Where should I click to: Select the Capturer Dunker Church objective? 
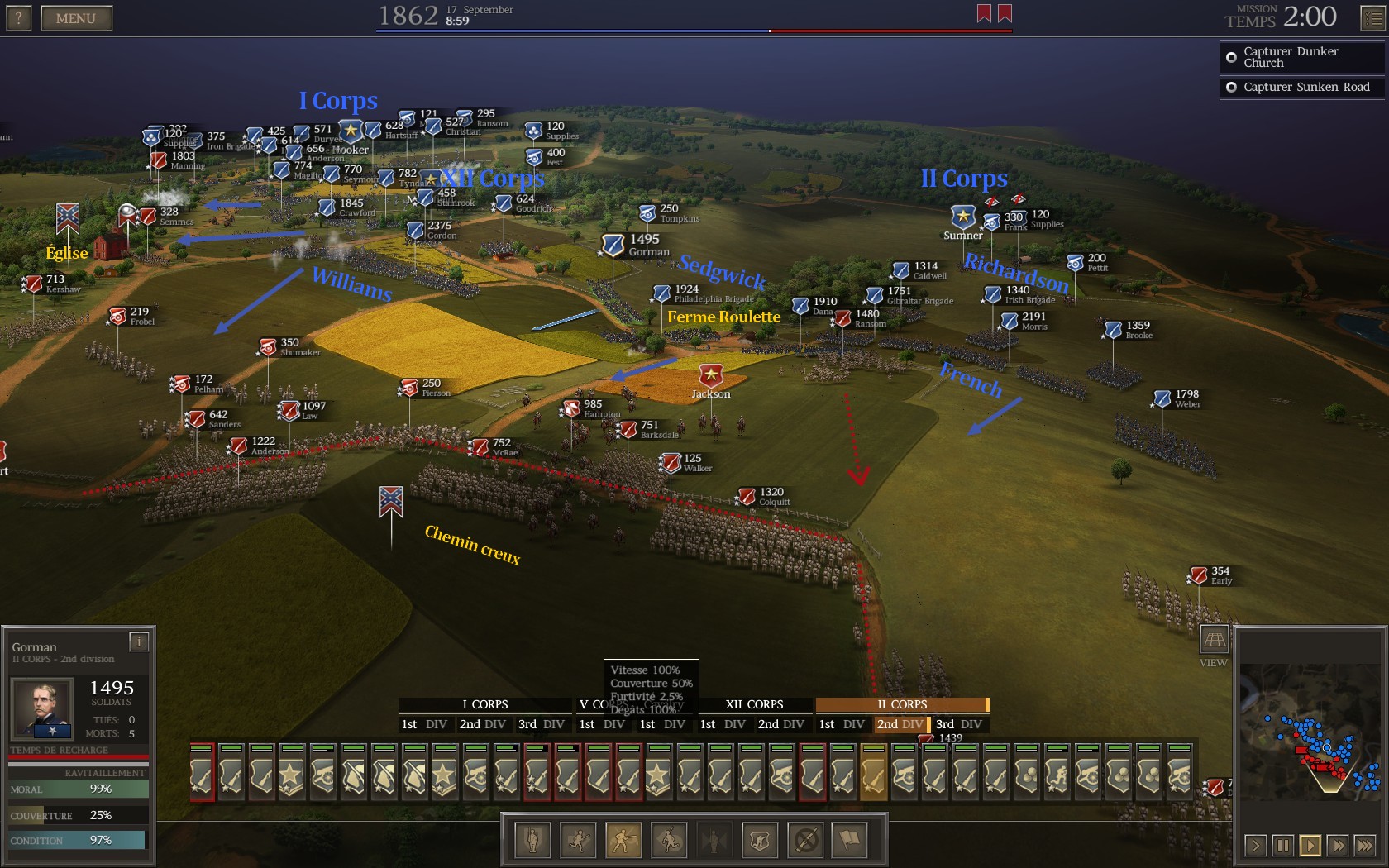[1301, 57]
